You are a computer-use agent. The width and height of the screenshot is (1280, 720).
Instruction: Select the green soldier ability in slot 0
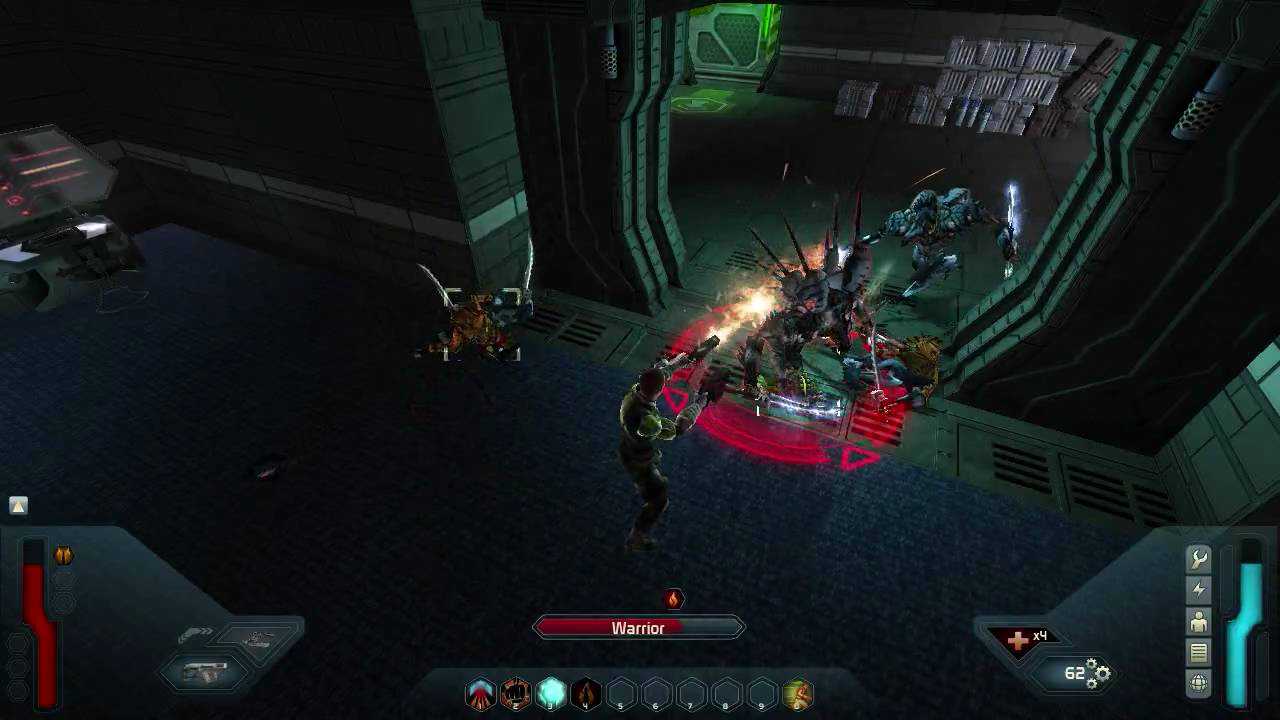click(798, 693)
